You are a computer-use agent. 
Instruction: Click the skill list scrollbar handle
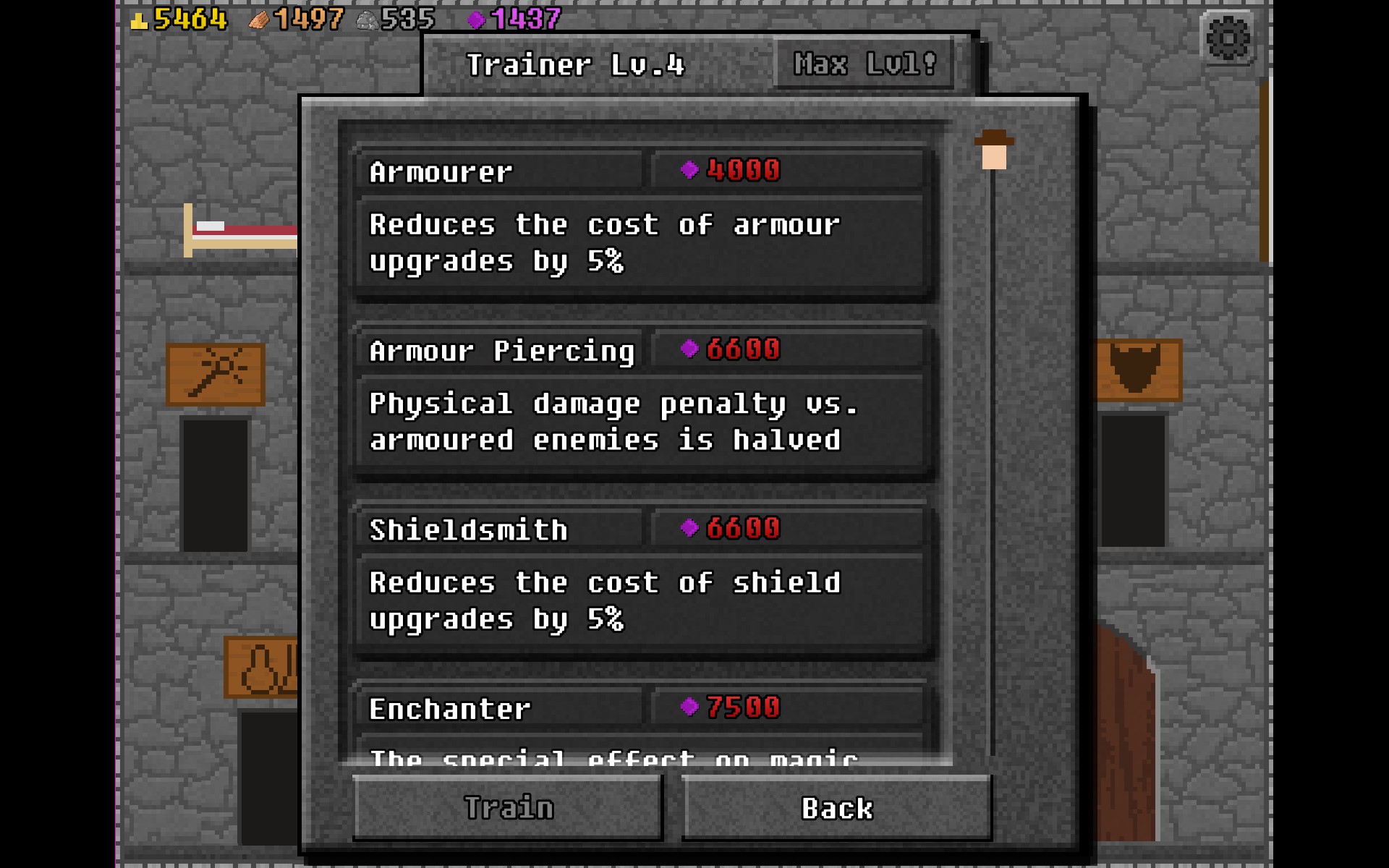pyautogui.click(x=994, y=150)
